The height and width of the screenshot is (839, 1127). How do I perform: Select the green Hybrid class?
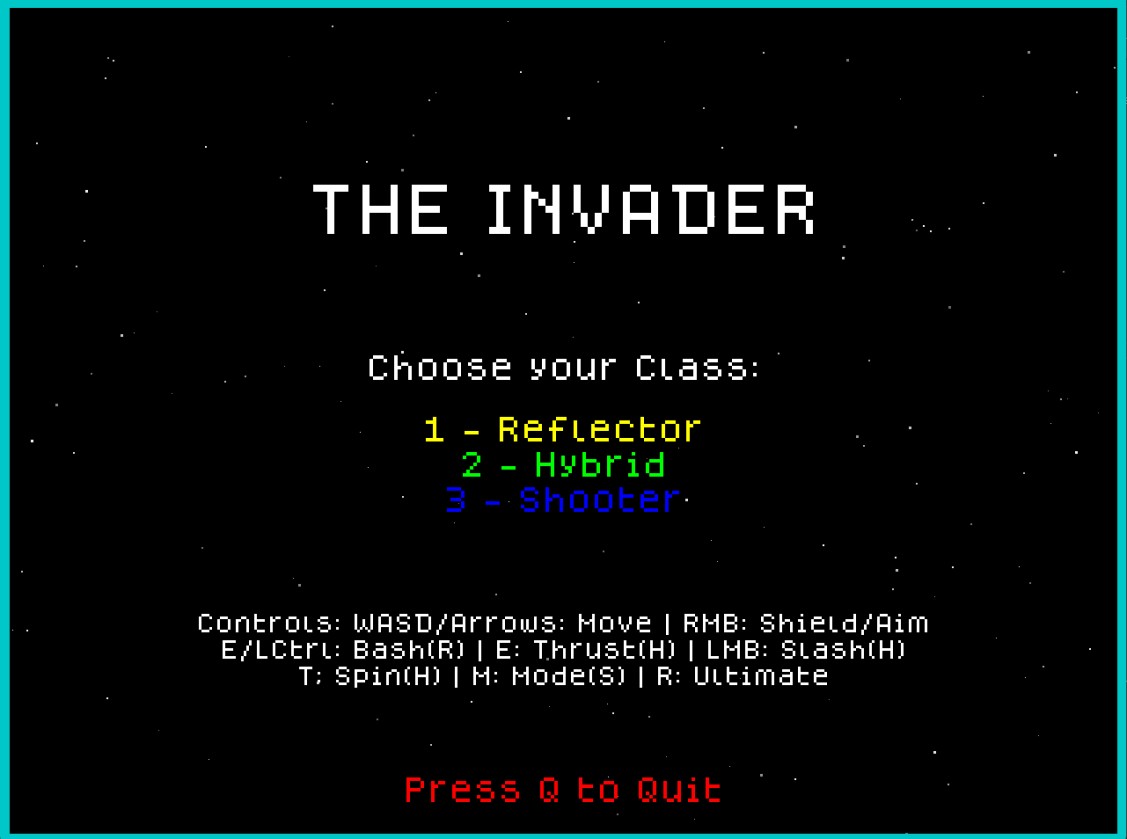coord(563,465)
